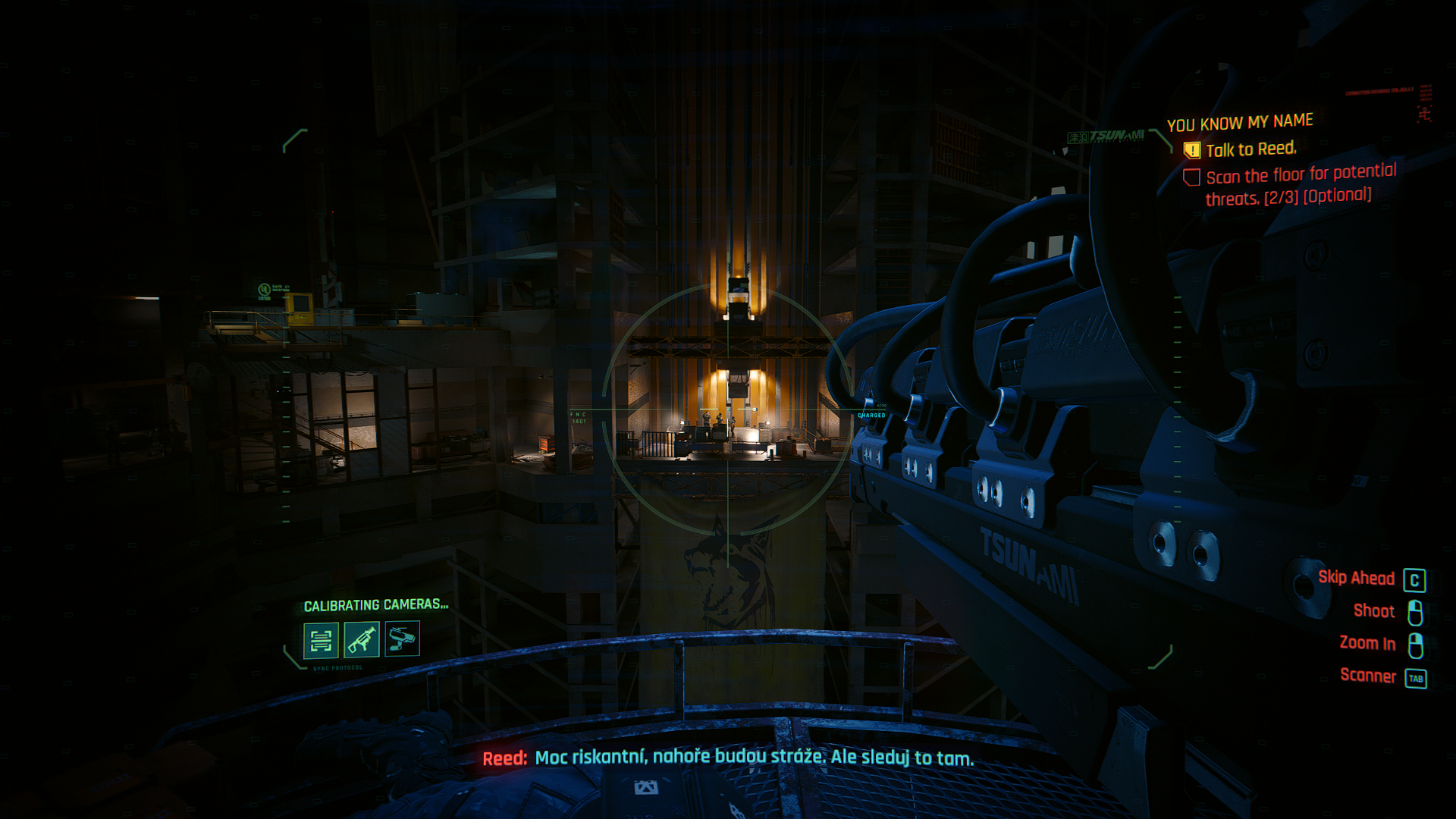
Task: Select the 'Talk to Reed' objective
Action: [x=1250, y=149]
